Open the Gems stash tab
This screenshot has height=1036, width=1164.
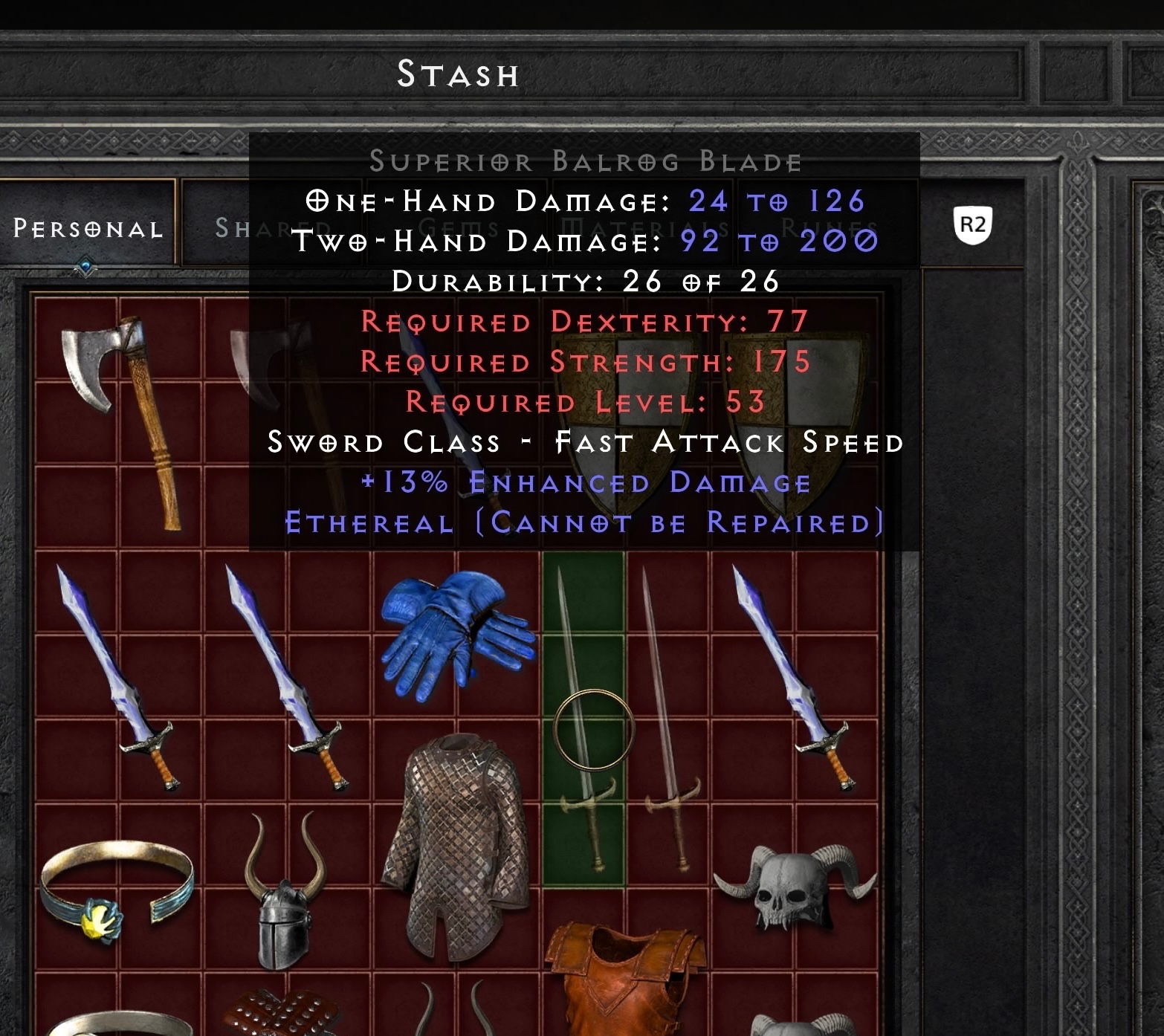pos(457,227)
